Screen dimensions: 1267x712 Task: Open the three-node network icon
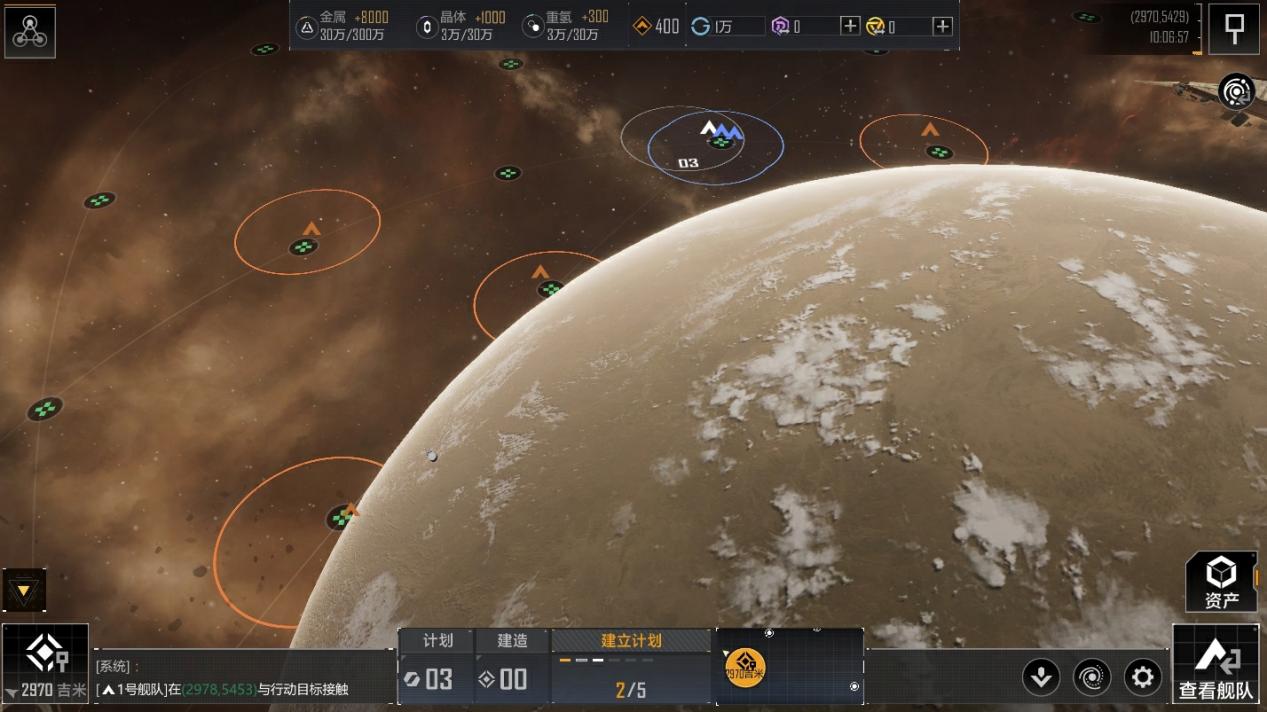(x=30, y=31)
